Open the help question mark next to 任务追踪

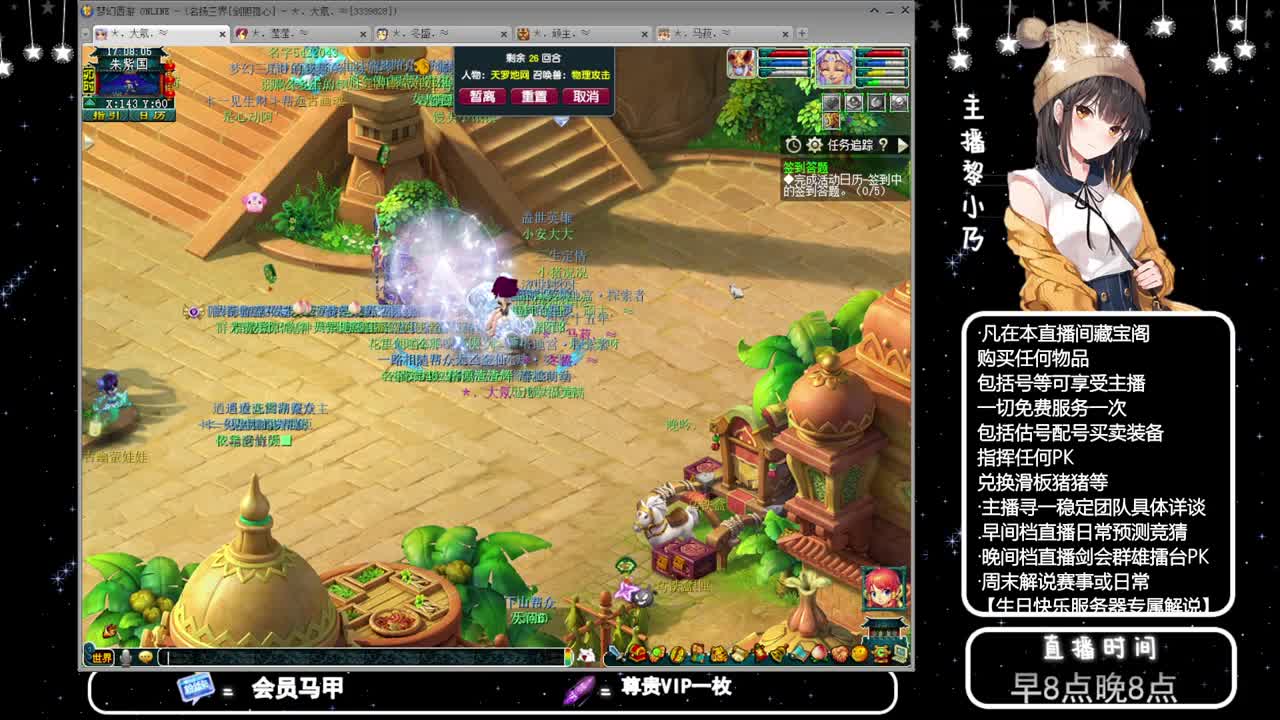[884, 144]
